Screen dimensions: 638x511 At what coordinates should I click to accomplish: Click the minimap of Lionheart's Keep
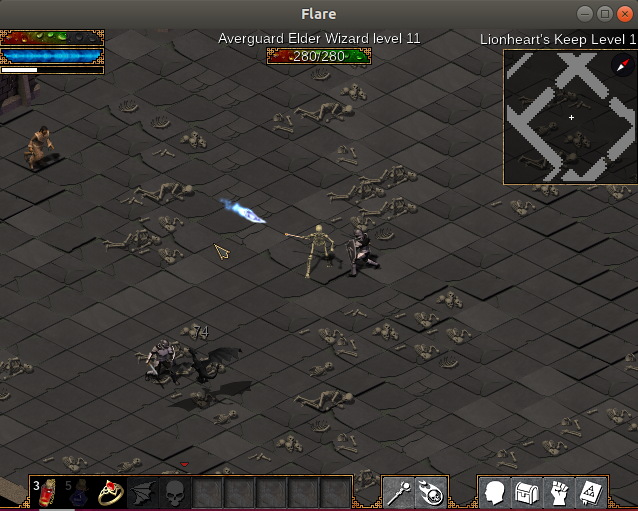click(x=570, y=118)
